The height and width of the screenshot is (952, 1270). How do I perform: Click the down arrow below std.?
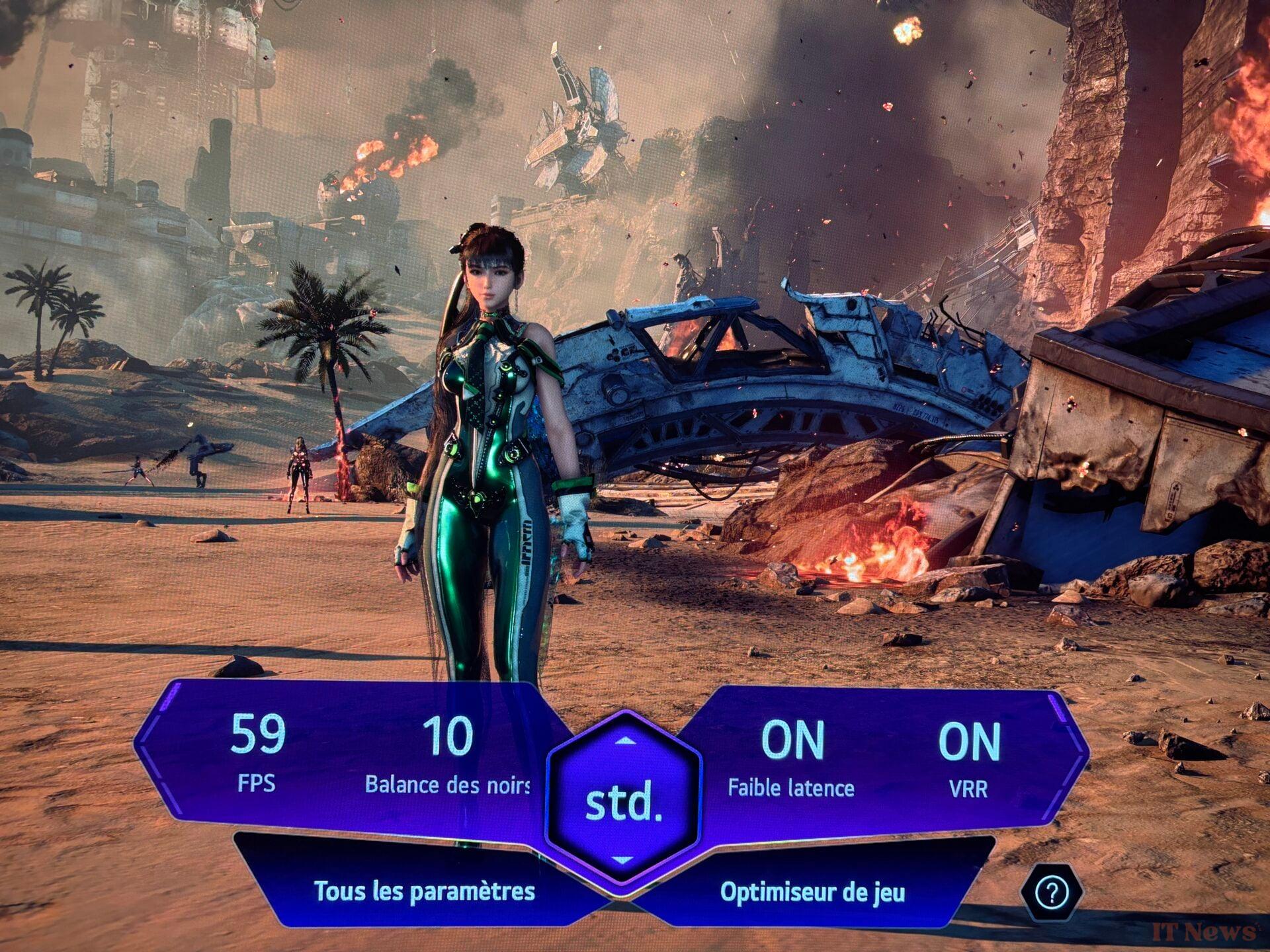tap(623, 860)
